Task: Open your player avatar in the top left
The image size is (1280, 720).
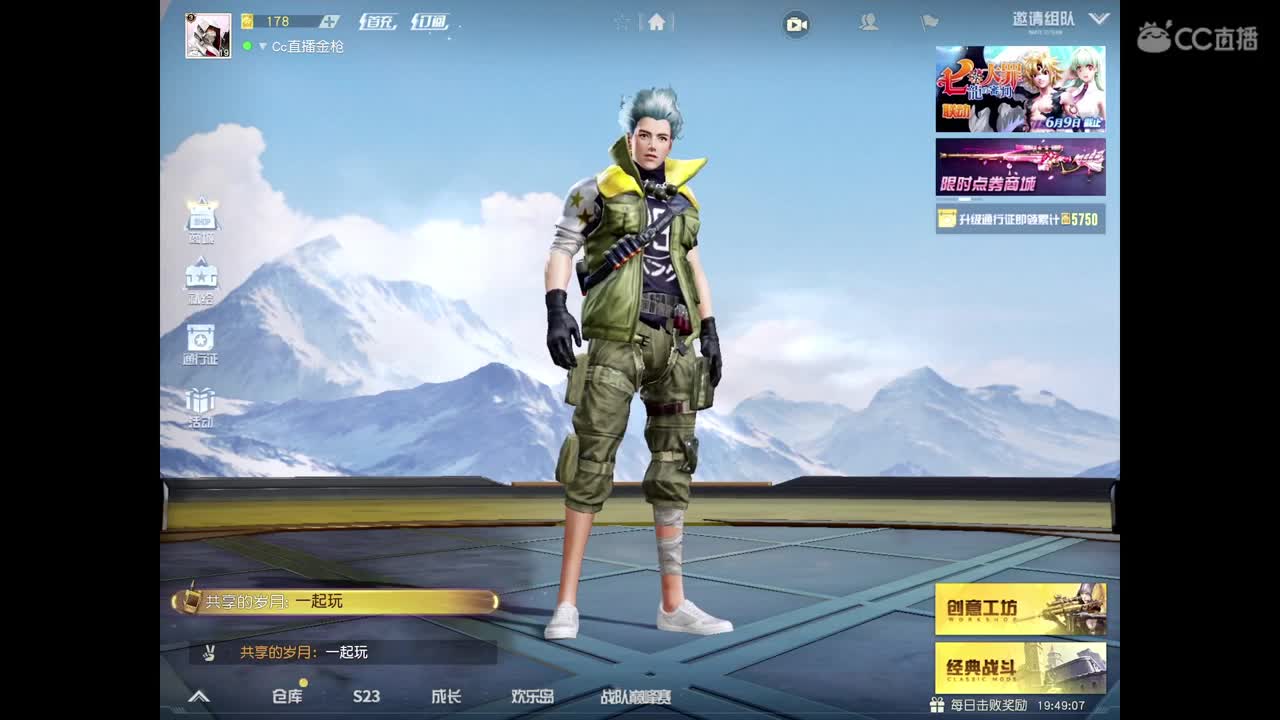Action: point(208,38)
